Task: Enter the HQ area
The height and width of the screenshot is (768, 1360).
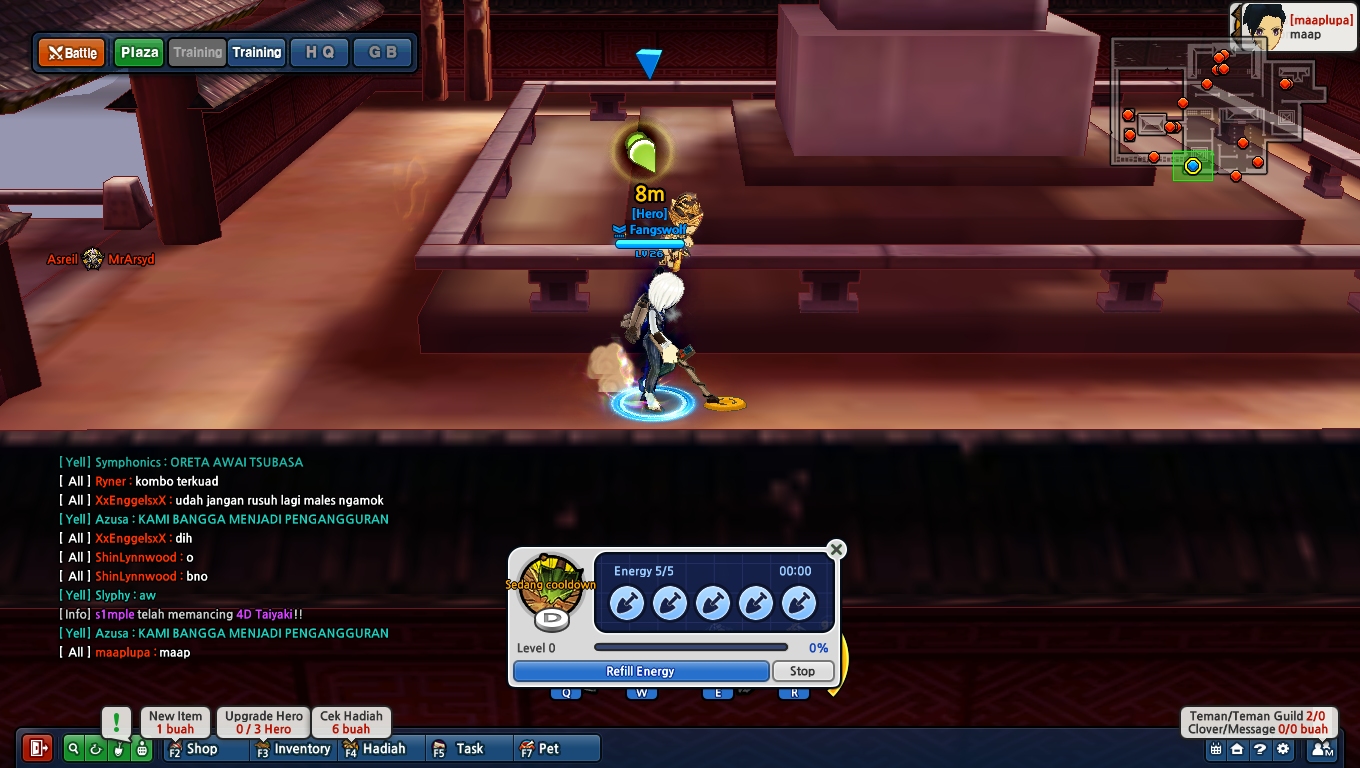Action: tap(320, 53)
